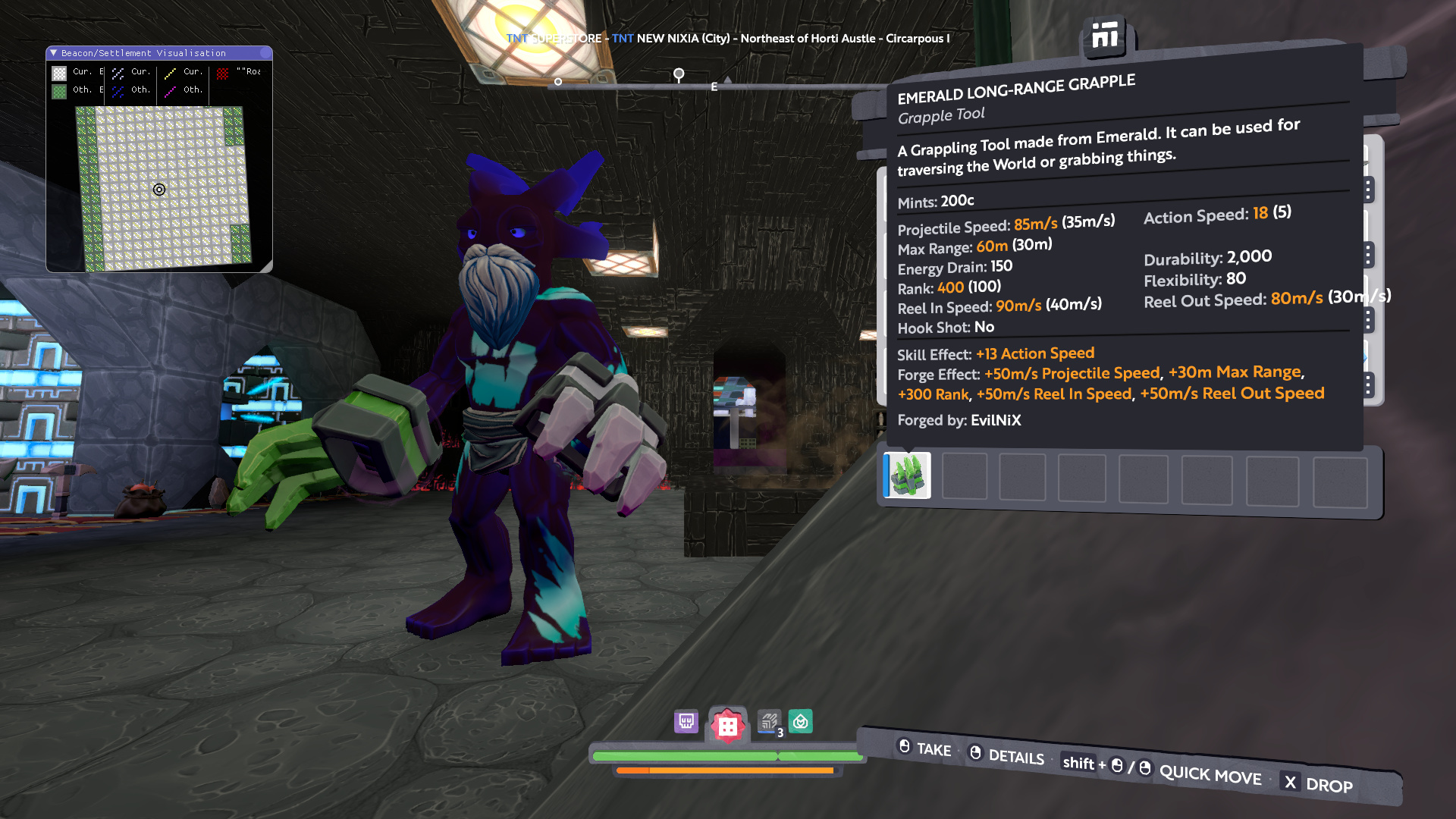Click the purple skull status icon

tap(686, 721)
